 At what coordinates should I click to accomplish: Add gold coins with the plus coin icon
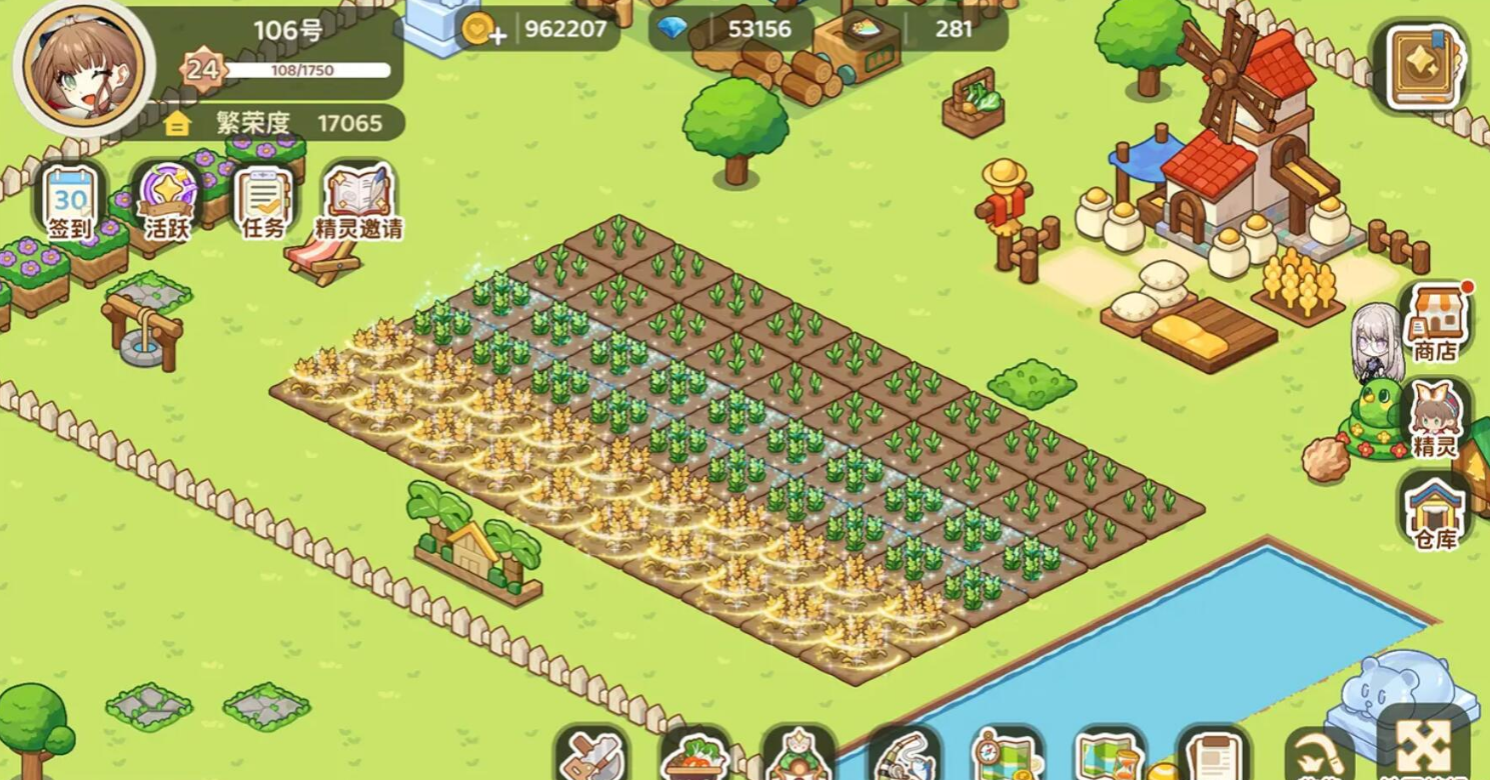coord(482,29)
